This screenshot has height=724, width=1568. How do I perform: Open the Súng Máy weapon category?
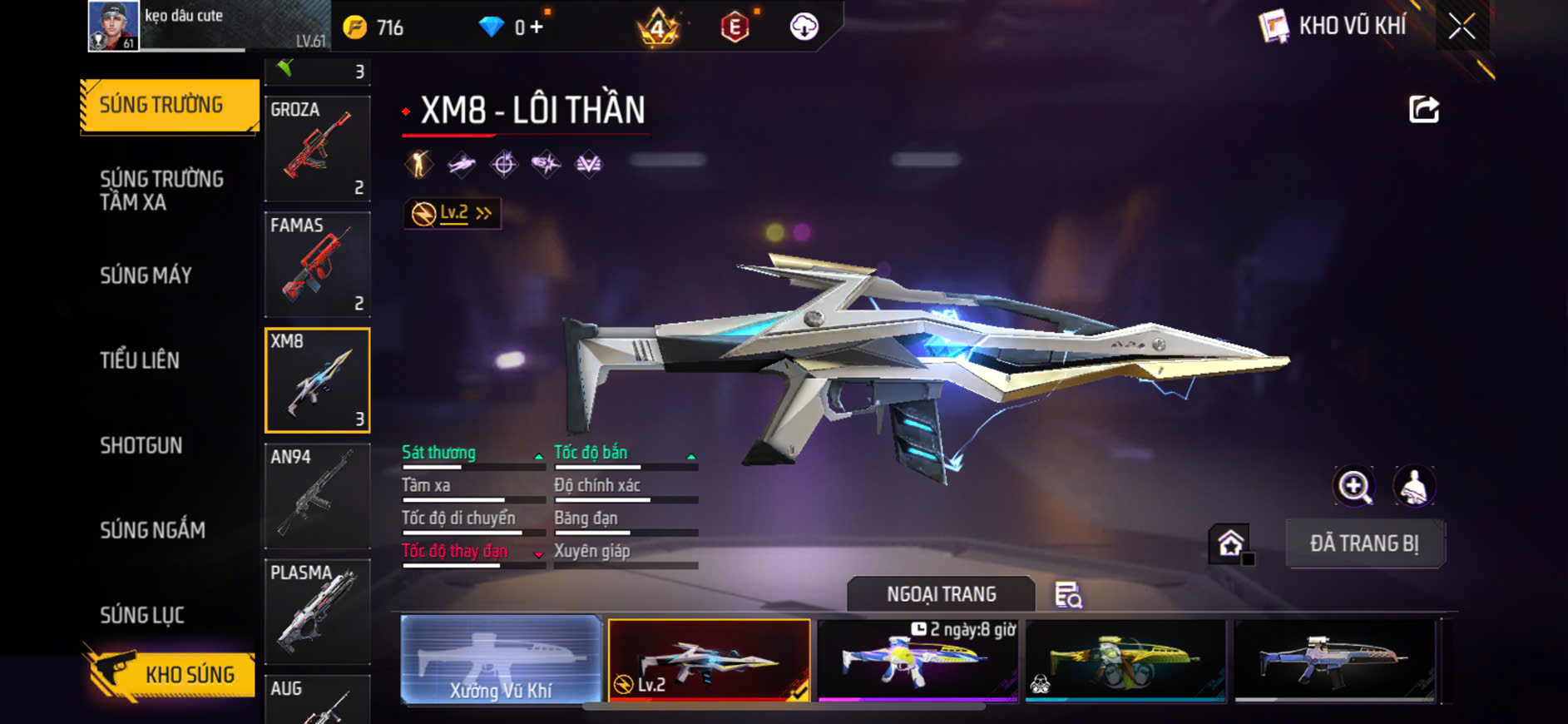tap(146, 275)
